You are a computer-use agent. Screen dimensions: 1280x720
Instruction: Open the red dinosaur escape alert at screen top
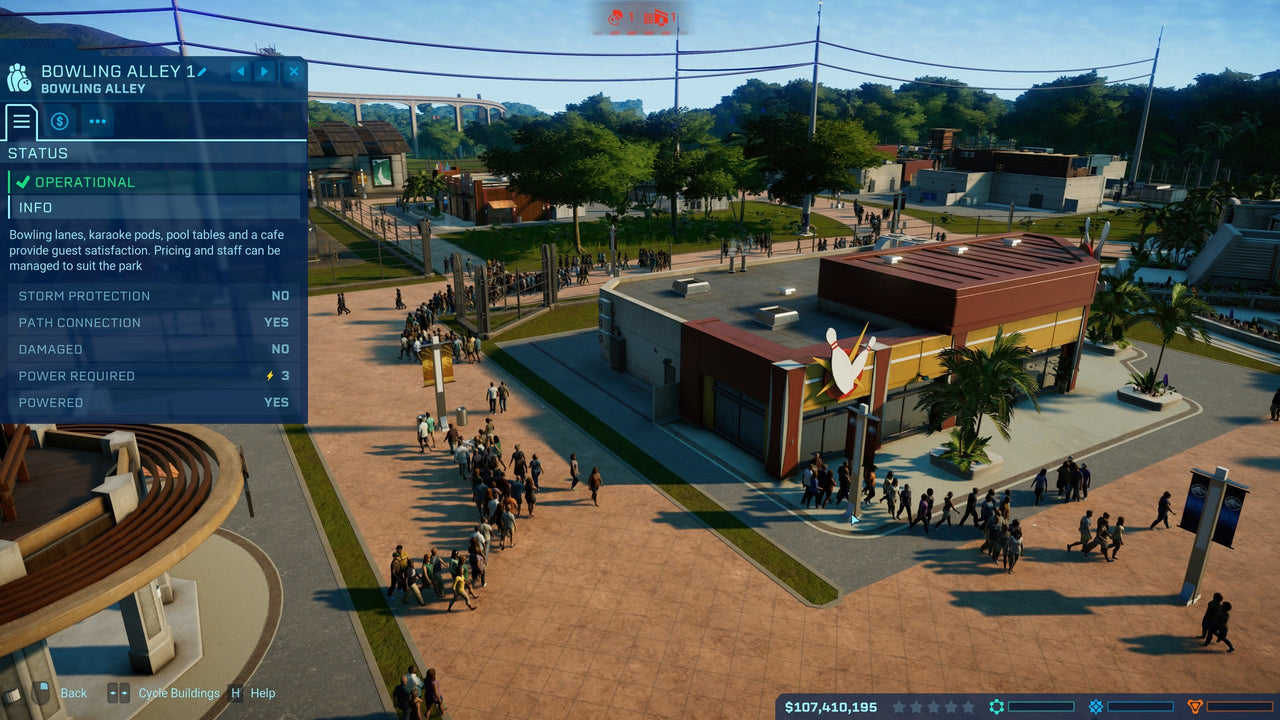[617, 16]
